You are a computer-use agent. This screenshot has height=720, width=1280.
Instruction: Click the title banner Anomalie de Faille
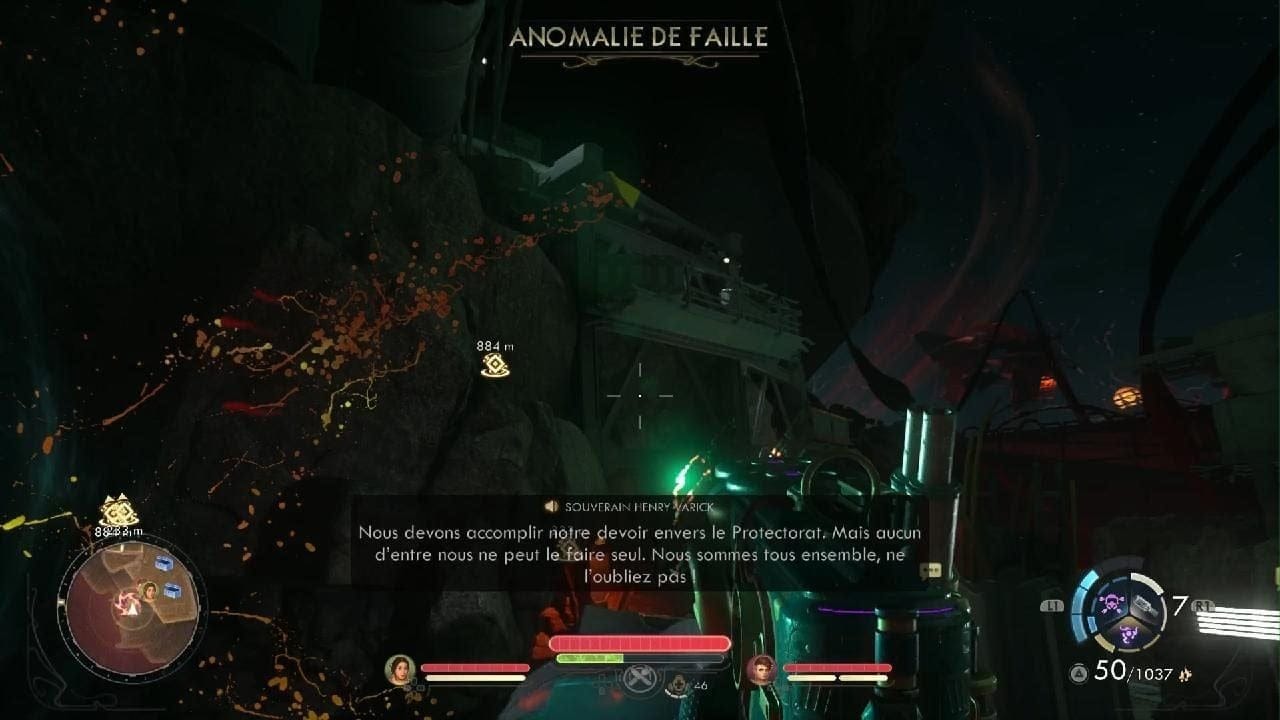640,38
